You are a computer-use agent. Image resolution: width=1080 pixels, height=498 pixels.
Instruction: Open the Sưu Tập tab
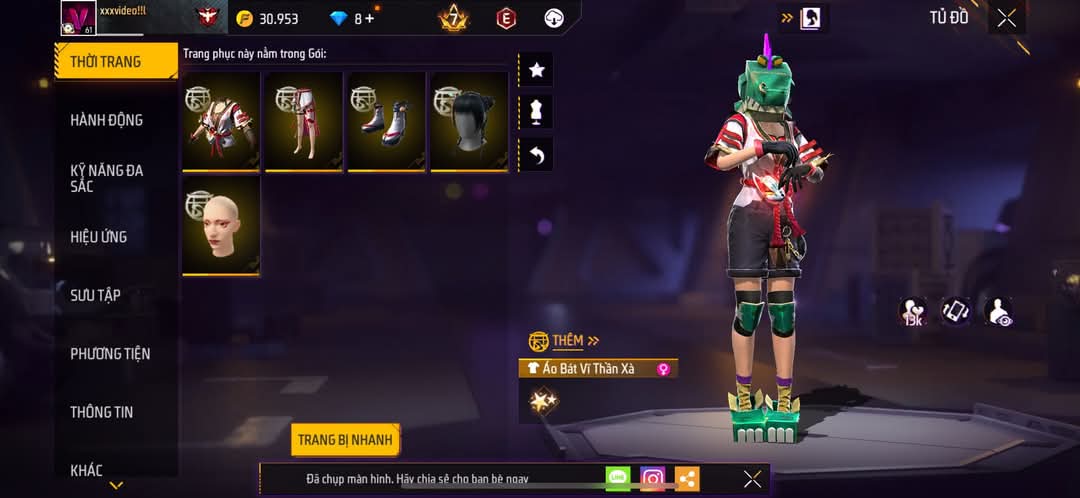tap(96, 295)
